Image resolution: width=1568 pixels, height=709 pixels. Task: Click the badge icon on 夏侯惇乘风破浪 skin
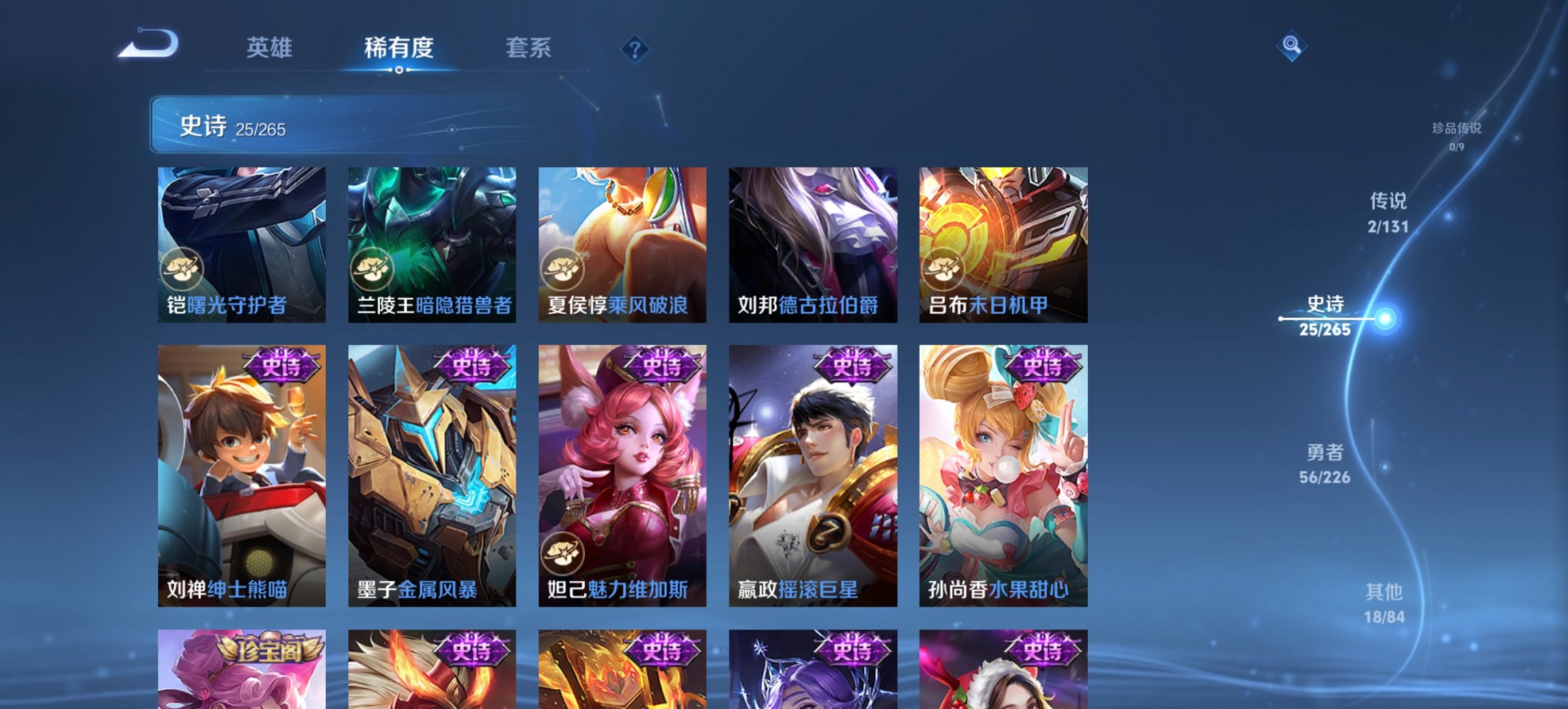[562, 269]
